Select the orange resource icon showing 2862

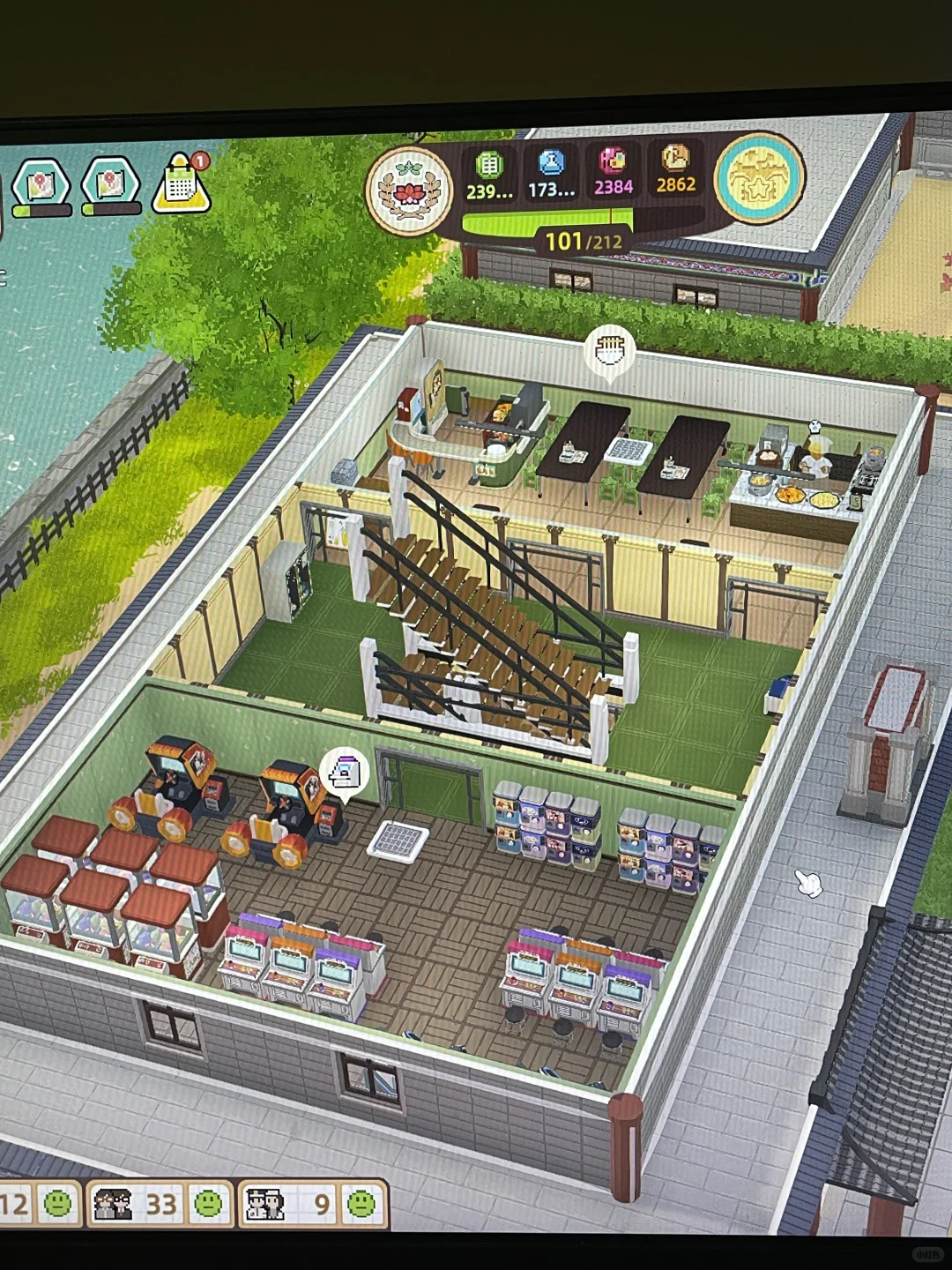tap(675, 159)
